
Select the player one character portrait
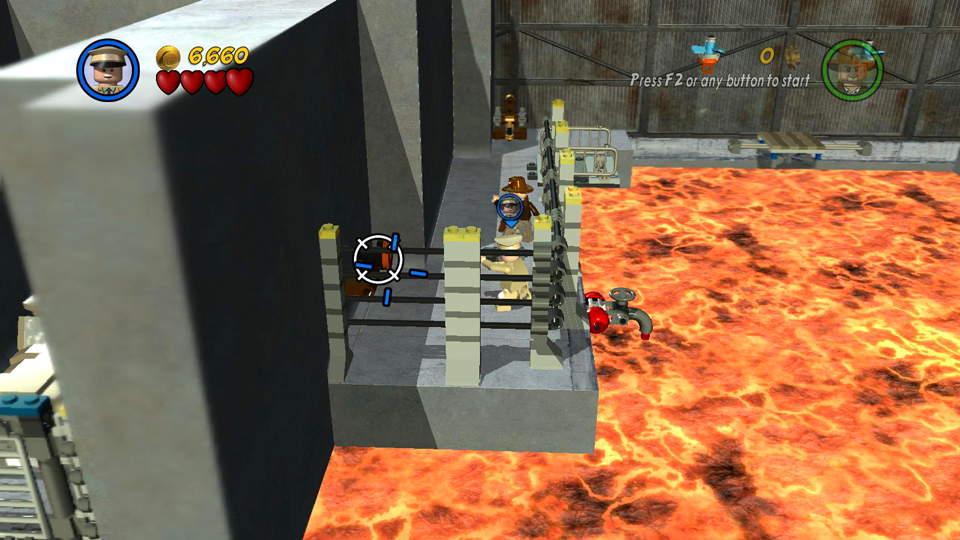[x=108, y=70]
